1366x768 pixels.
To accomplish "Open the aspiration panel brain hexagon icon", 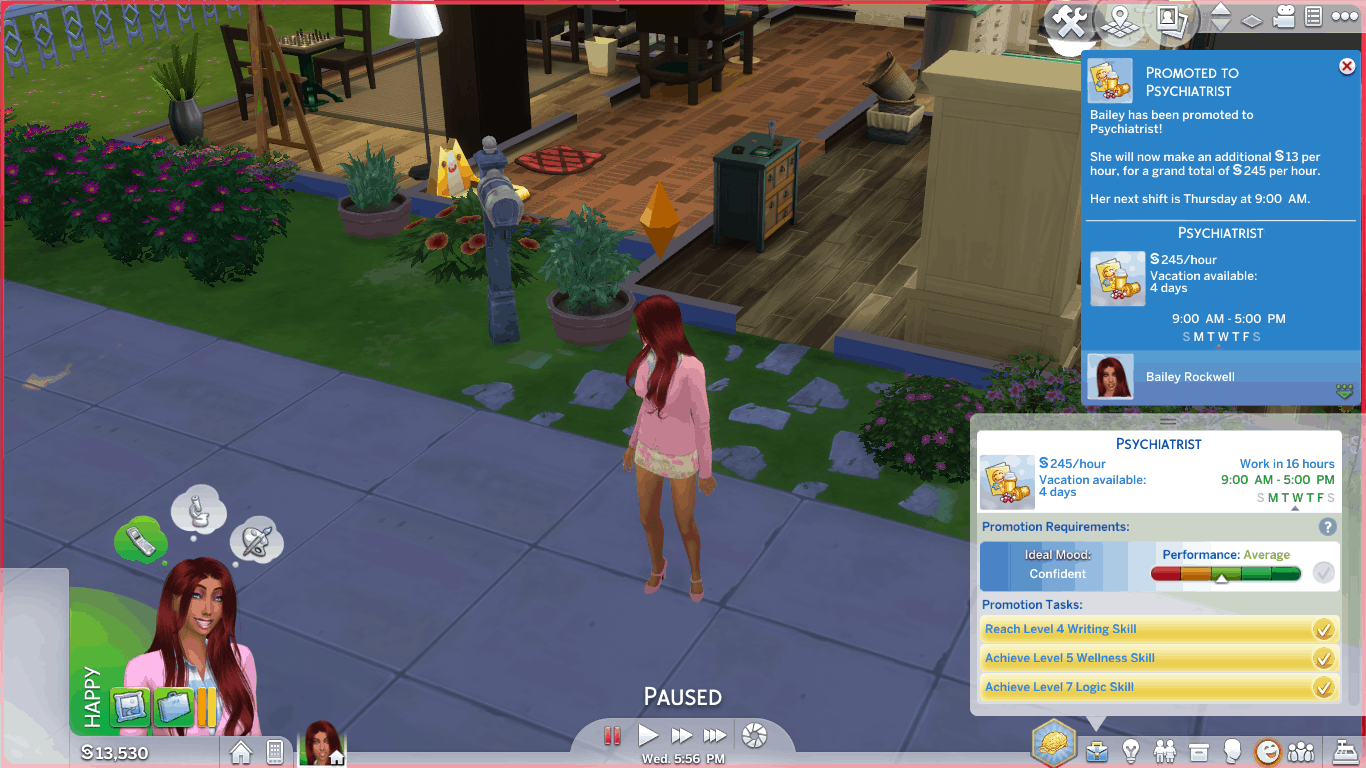I will 1054,744.
